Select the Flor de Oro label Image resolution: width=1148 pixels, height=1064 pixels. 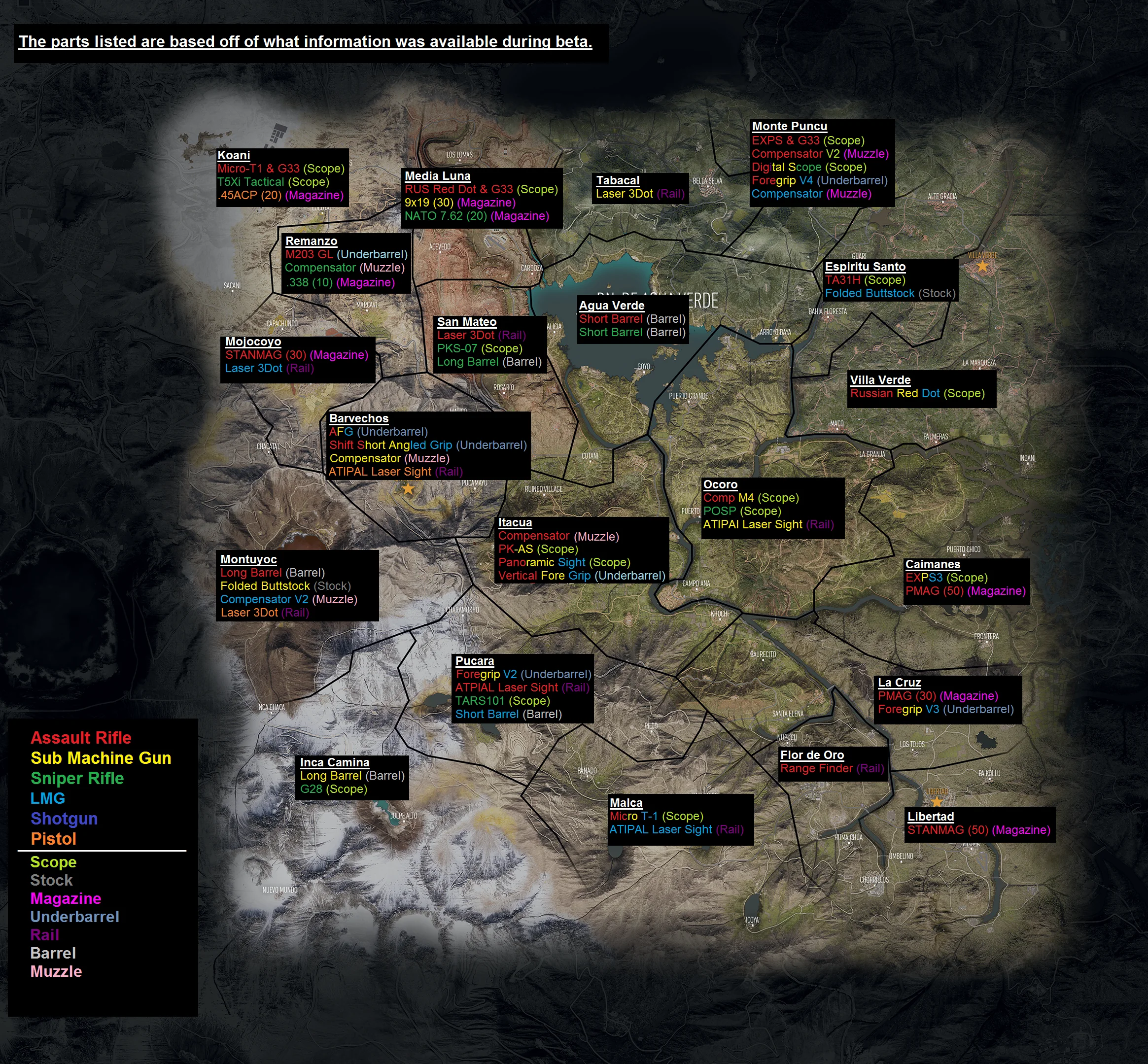pyautogui.click(x=812, y=755)
